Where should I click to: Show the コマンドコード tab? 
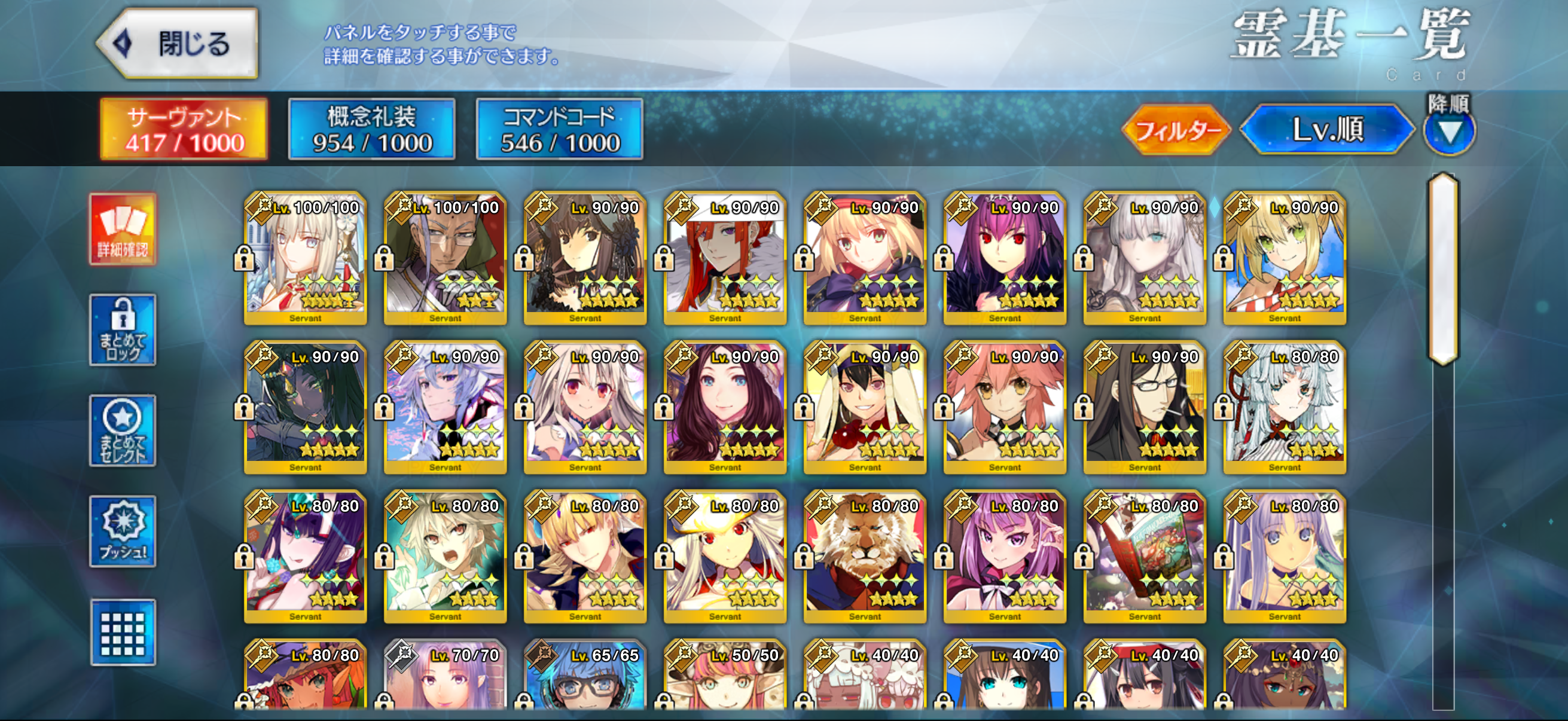tap(559, 129)
